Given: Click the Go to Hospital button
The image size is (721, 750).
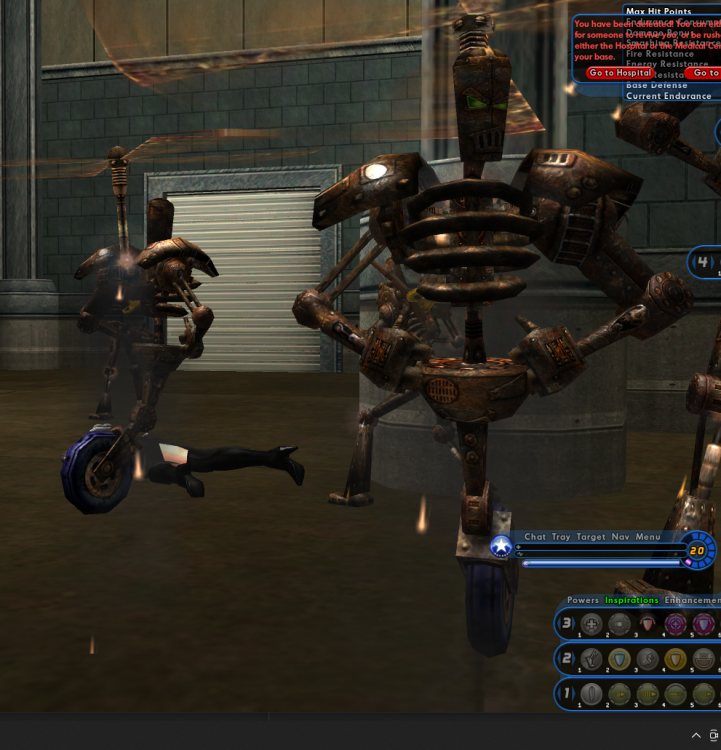Looking at the screenshot, I should click(x=620, y=73).
